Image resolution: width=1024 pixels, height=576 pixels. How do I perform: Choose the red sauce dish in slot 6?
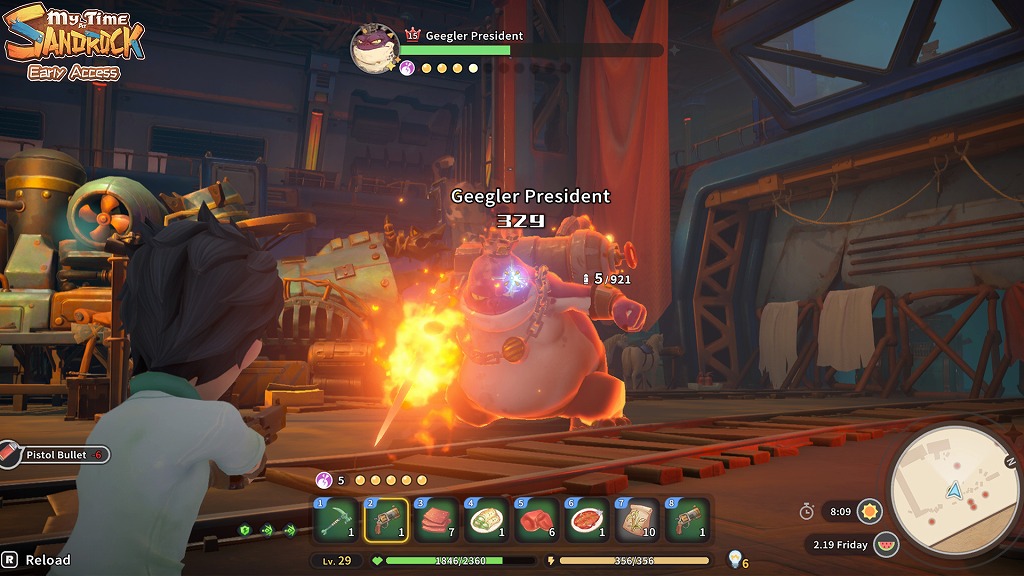tap(588, 520)
